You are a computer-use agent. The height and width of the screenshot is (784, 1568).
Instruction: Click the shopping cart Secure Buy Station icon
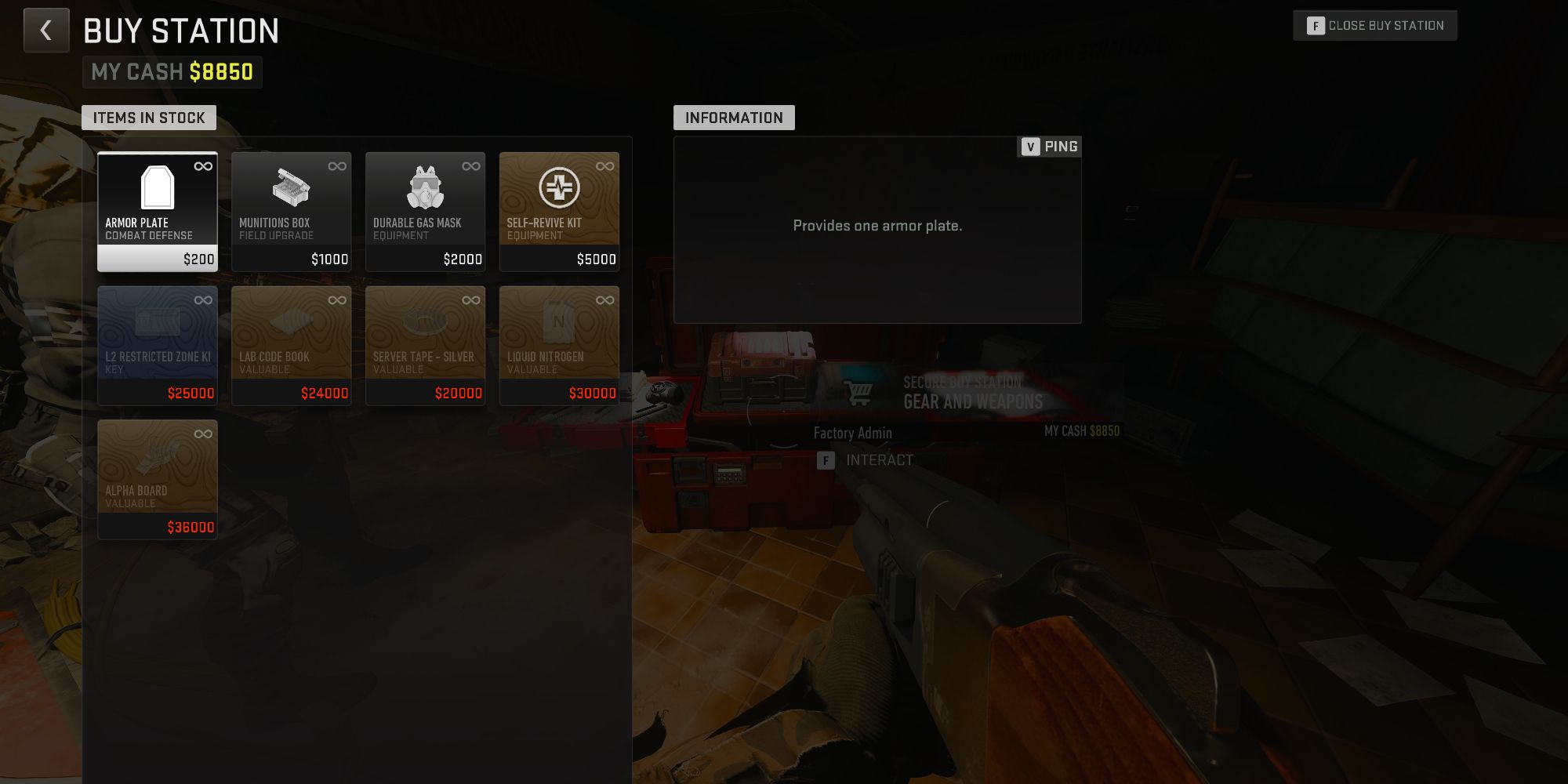(859, 390)
